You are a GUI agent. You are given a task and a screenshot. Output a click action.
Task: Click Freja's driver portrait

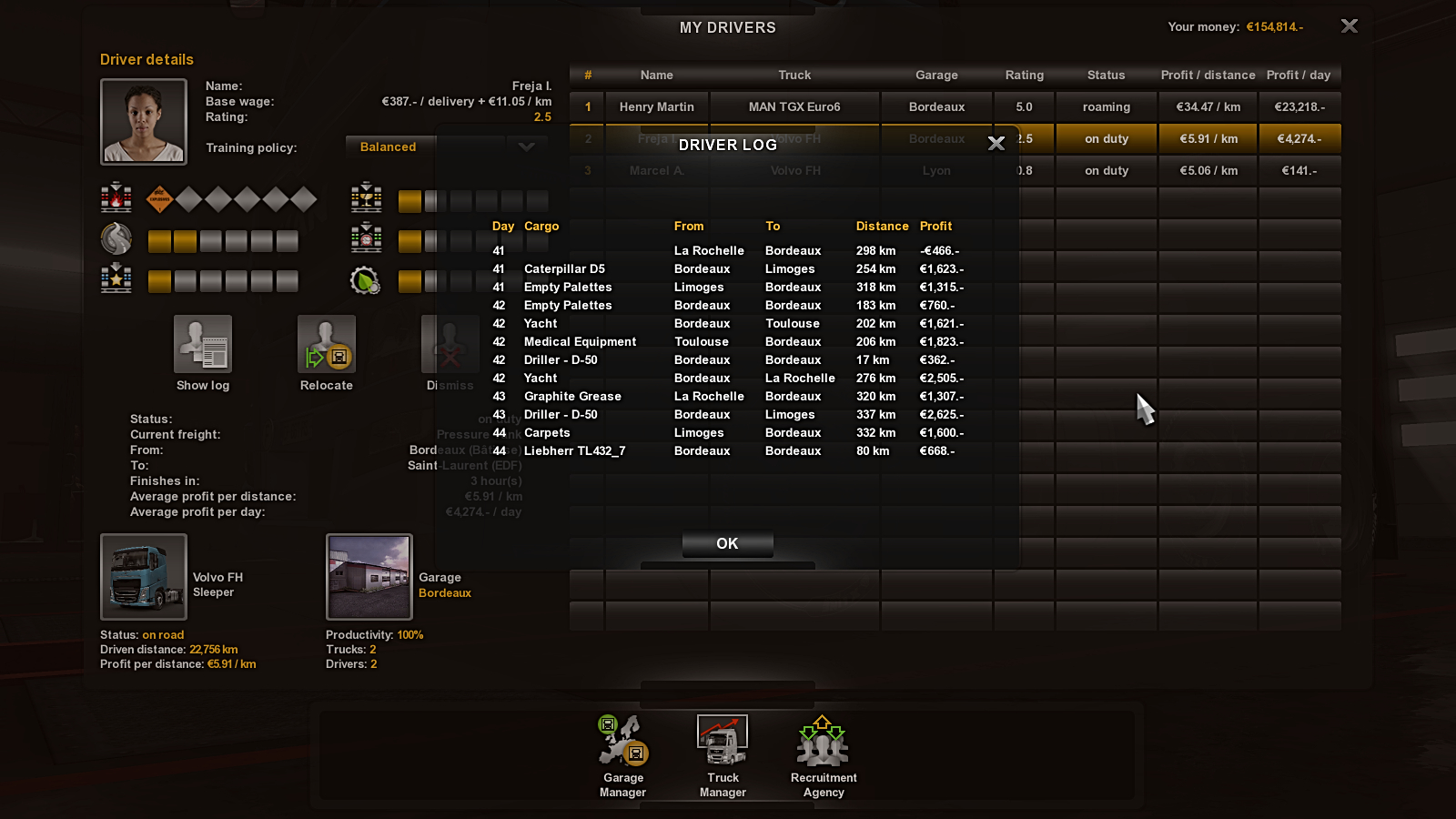tap(144, 121)
